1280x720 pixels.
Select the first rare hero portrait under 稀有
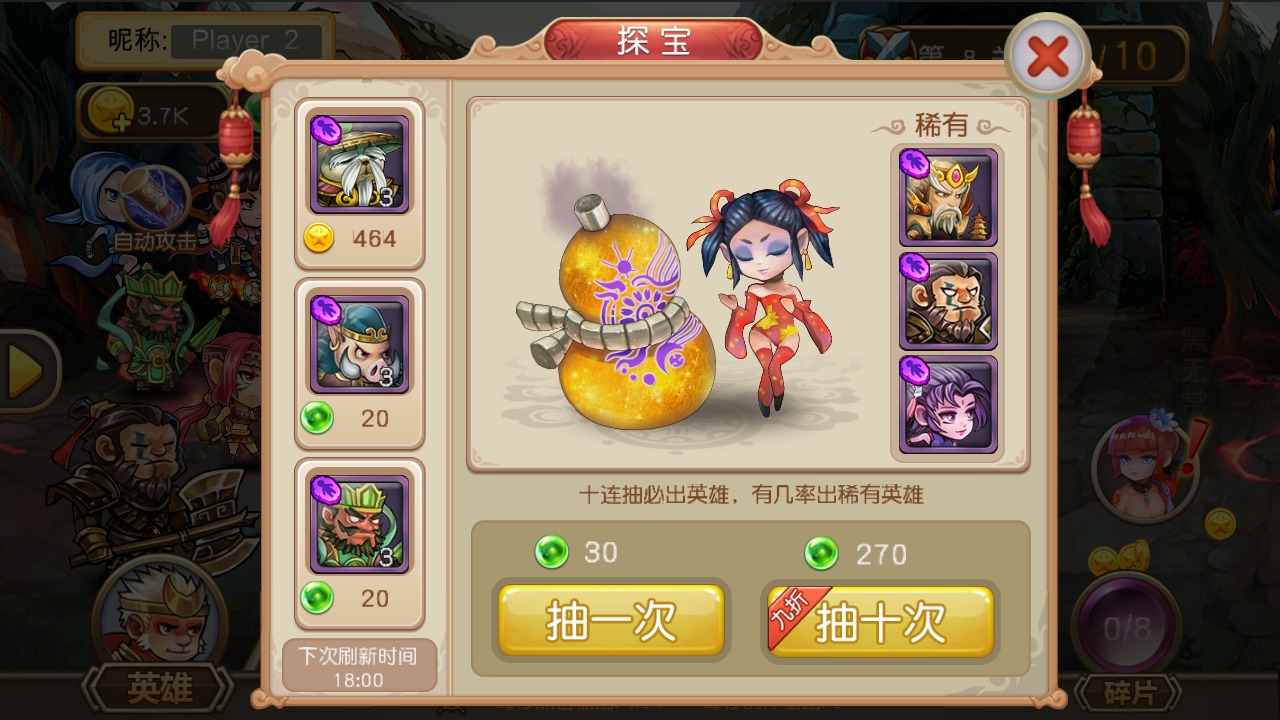tap(946, 194)
